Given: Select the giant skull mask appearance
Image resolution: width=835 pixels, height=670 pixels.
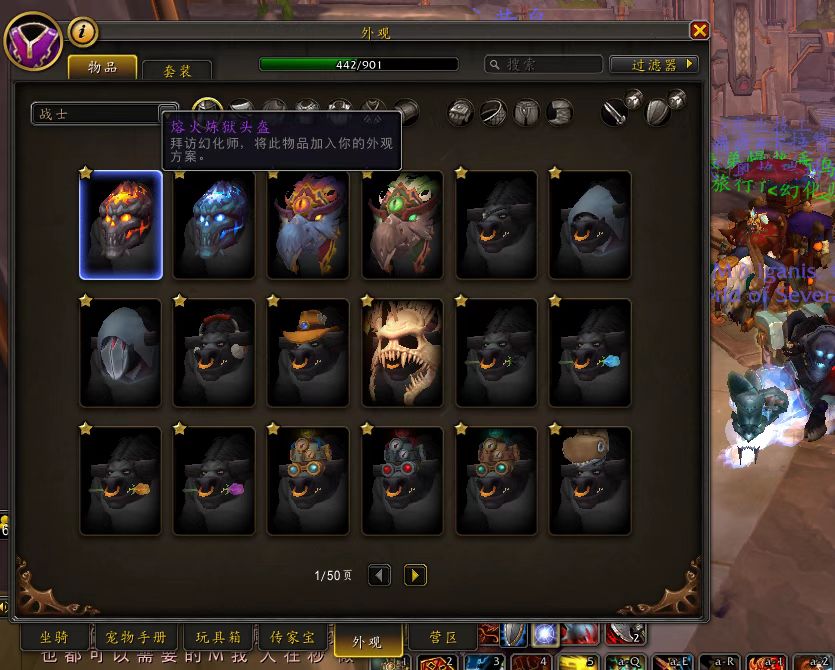Looking at the screenshot, I should pyautogui.click(x=402, y=353).
